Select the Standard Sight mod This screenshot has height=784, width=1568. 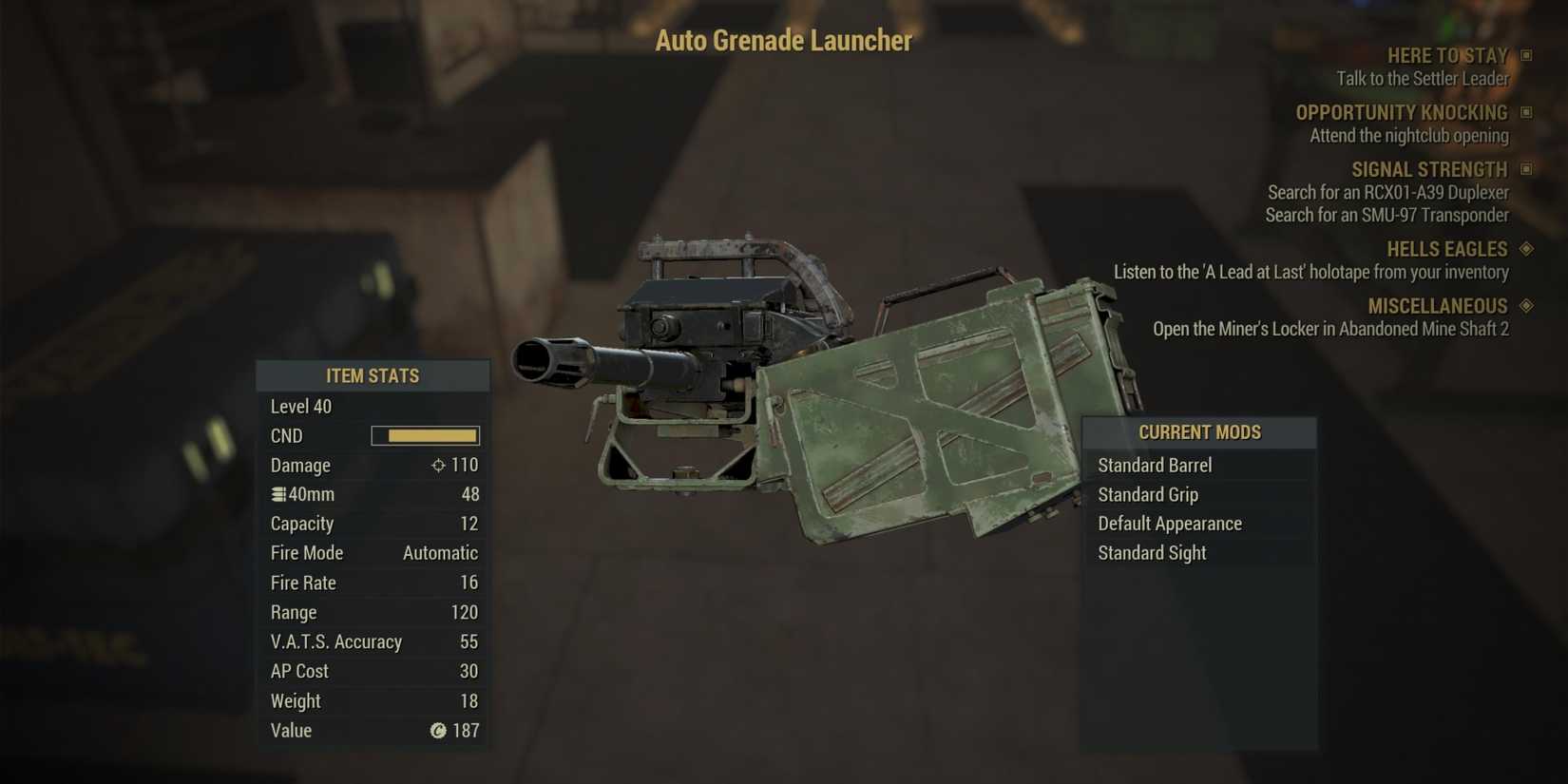tap(1152, 552)
